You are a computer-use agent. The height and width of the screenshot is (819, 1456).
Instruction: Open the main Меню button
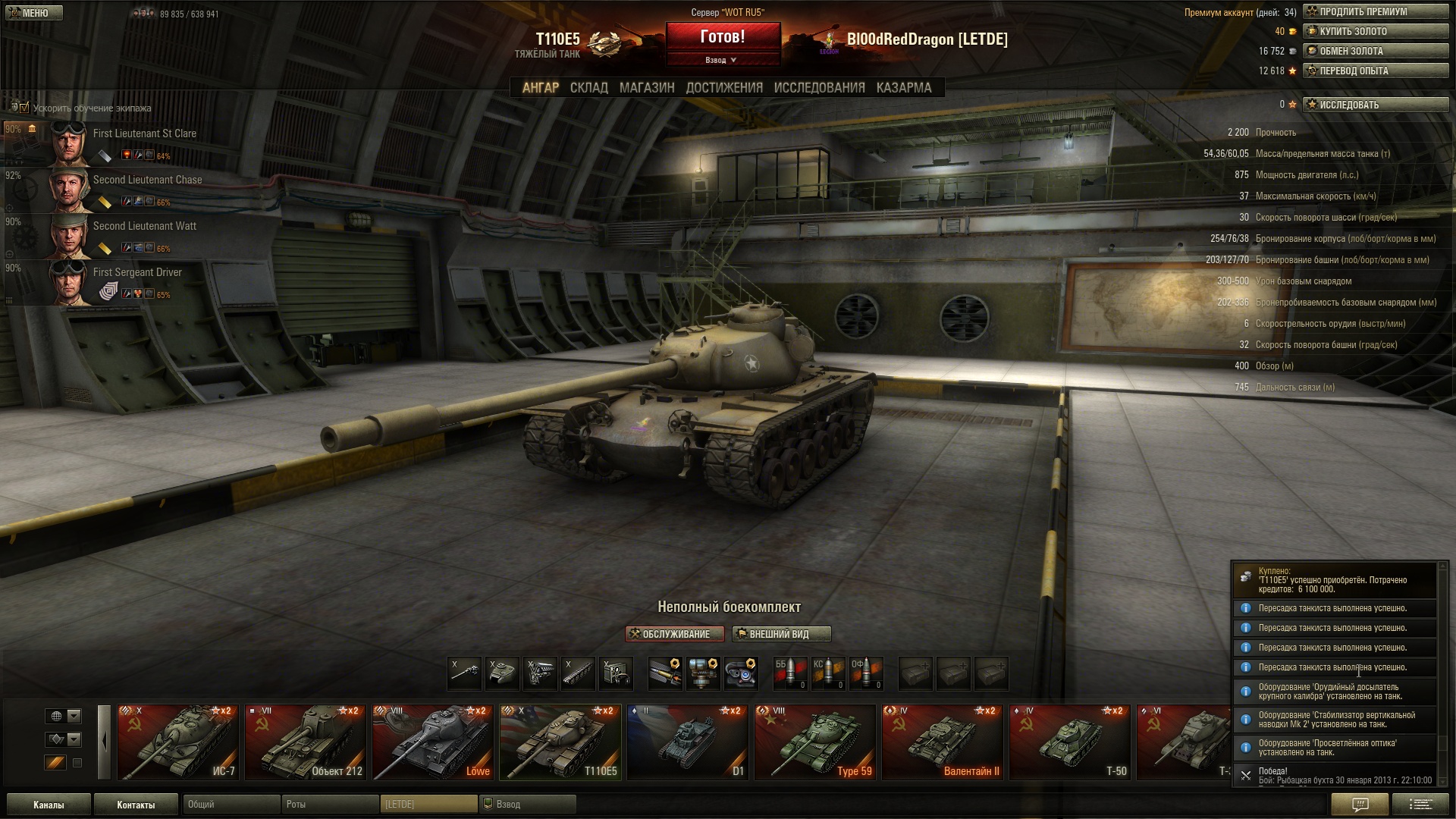tap(32, 13)
